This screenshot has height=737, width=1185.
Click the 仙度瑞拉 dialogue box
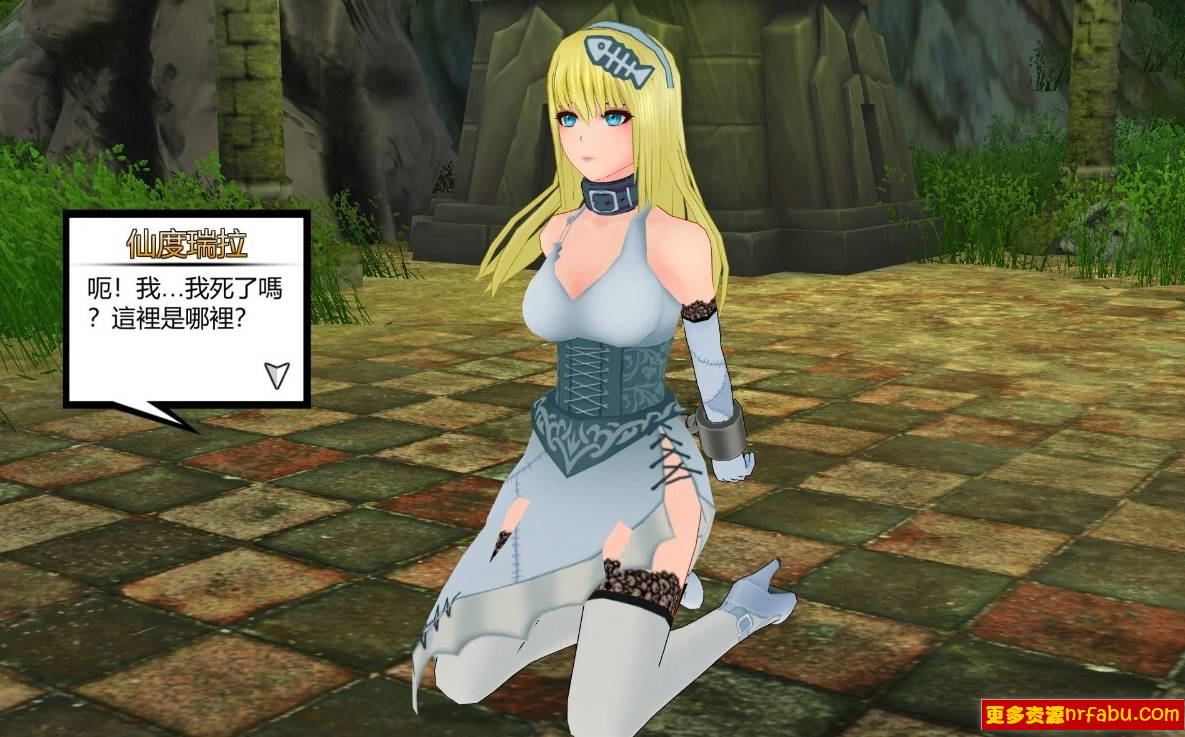tap(187, 310)
